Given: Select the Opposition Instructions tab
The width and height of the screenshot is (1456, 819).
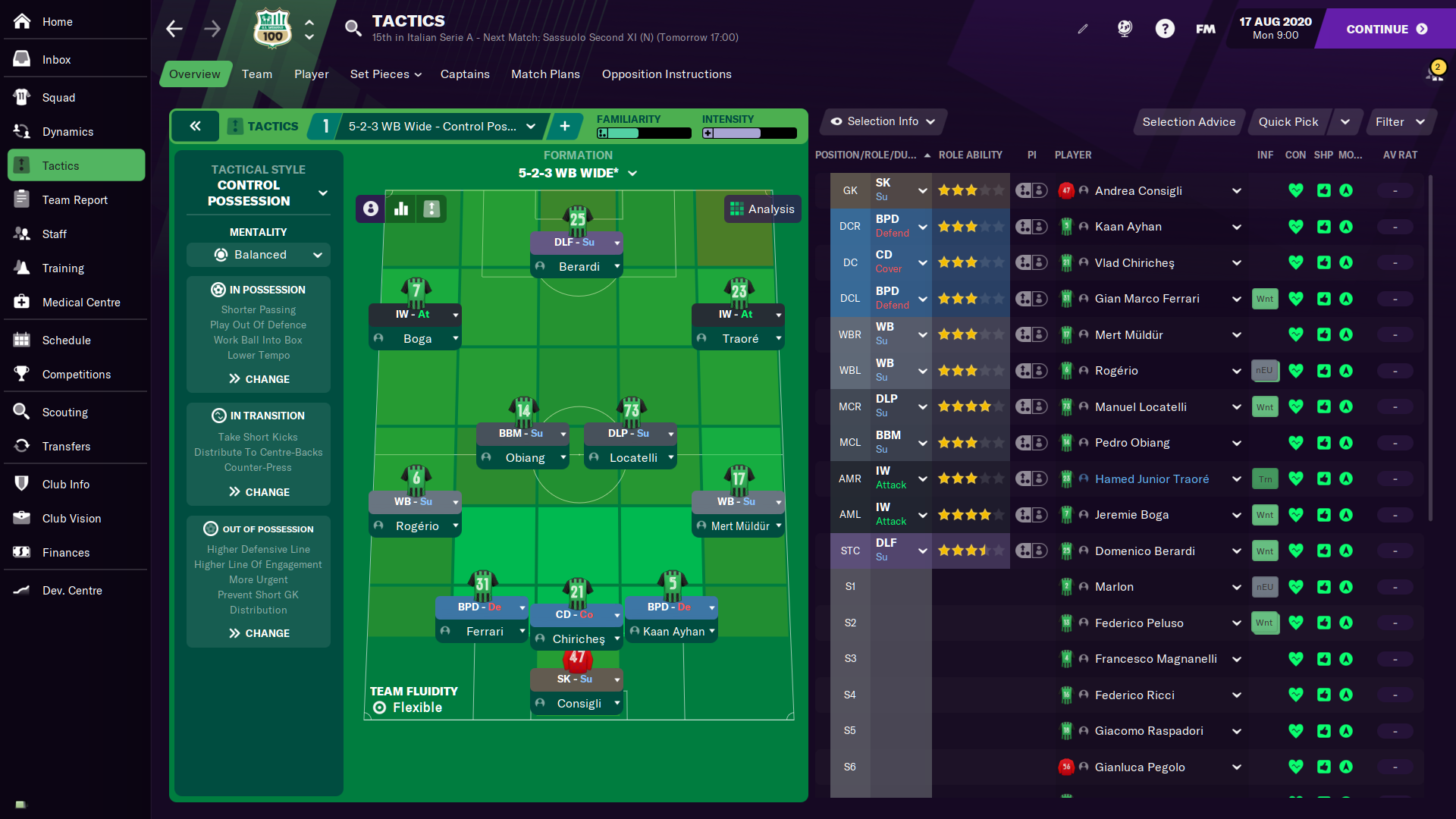Looking at the screenshot, I should pyautogui.click(x=667, y=74).
